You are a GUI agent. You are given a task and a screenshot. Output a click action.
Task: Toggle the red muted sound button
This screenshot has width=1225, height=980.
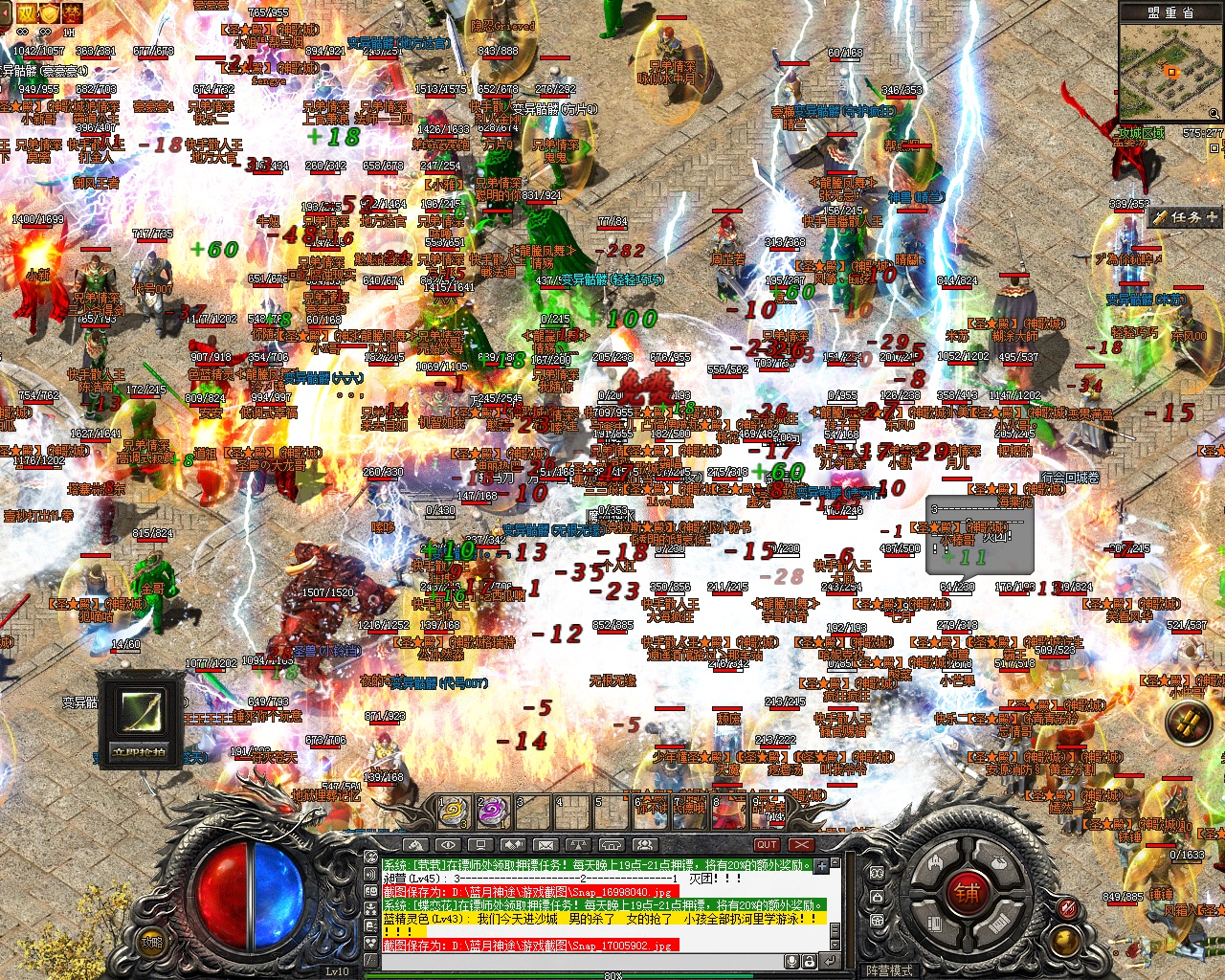pos(1068,908)
